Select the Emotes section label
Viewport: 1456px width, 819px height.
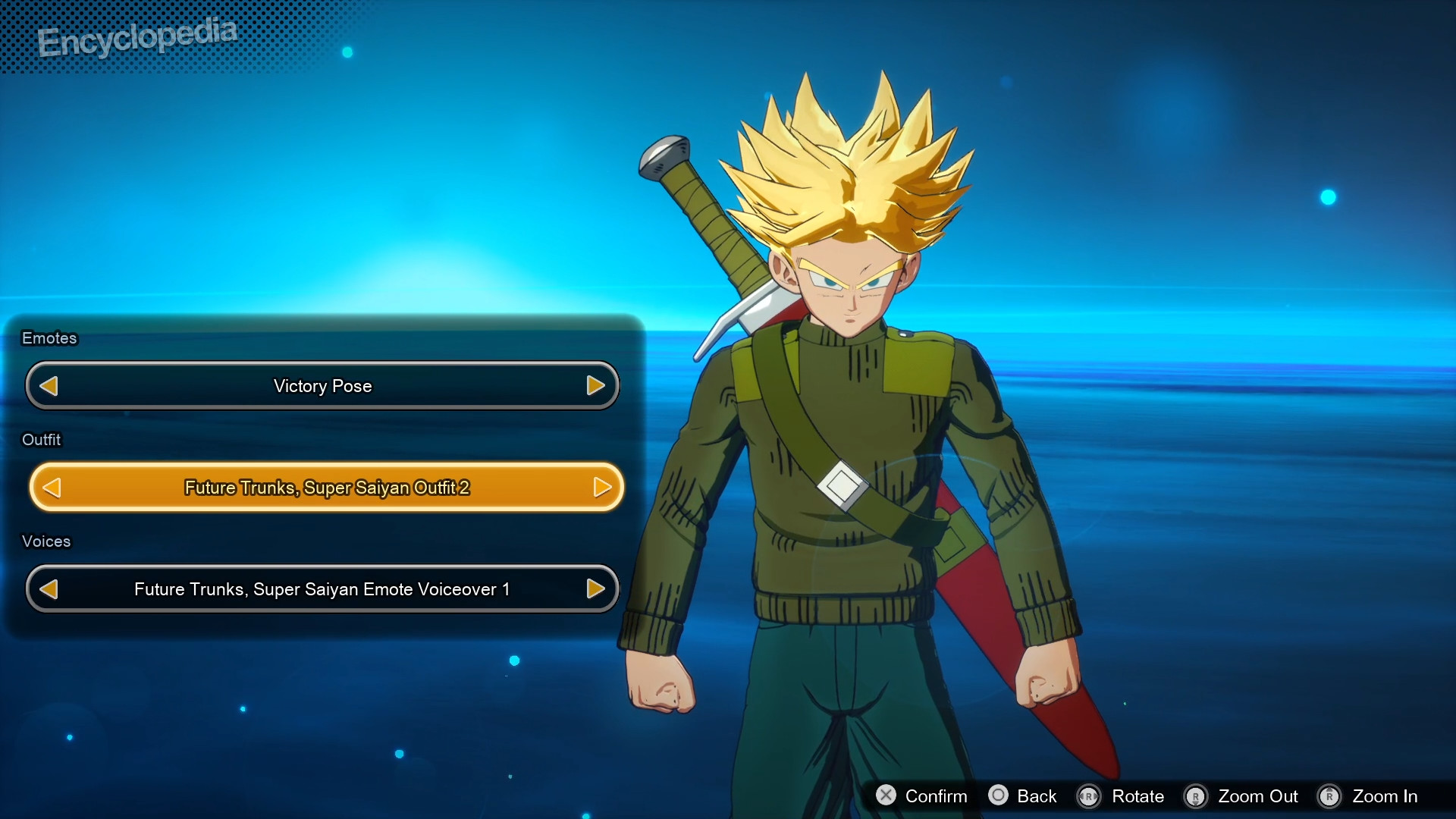49,338
